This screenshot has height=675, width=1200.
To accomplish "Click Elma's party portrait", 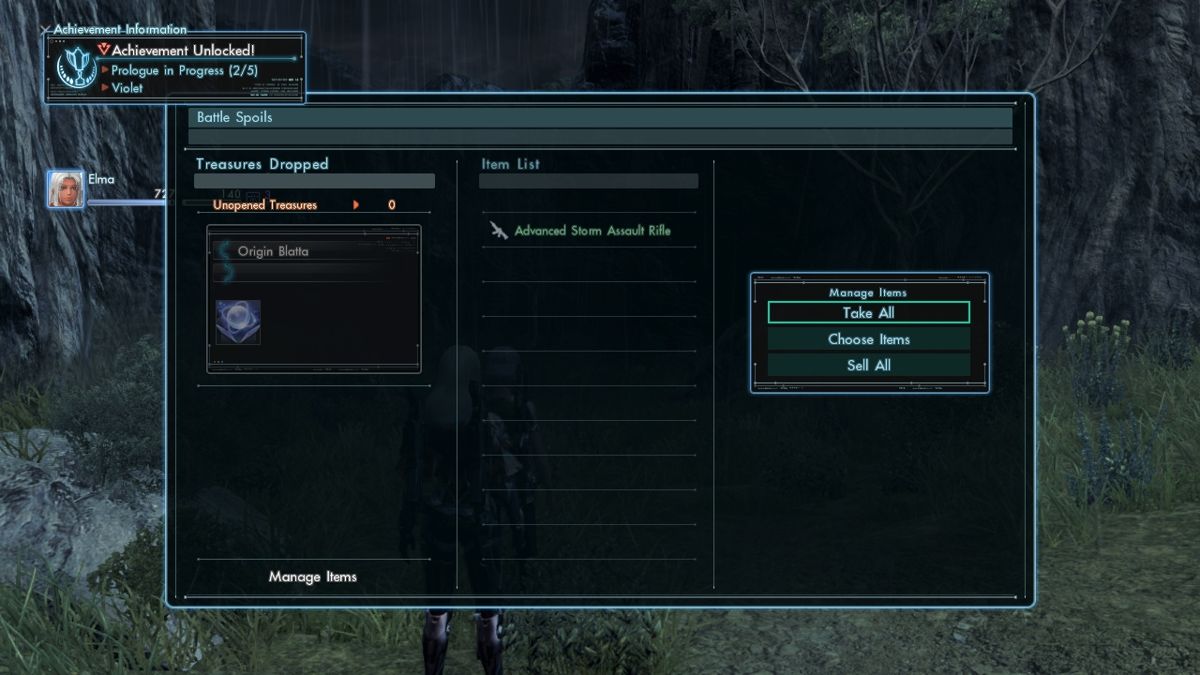I will [66, 189].
